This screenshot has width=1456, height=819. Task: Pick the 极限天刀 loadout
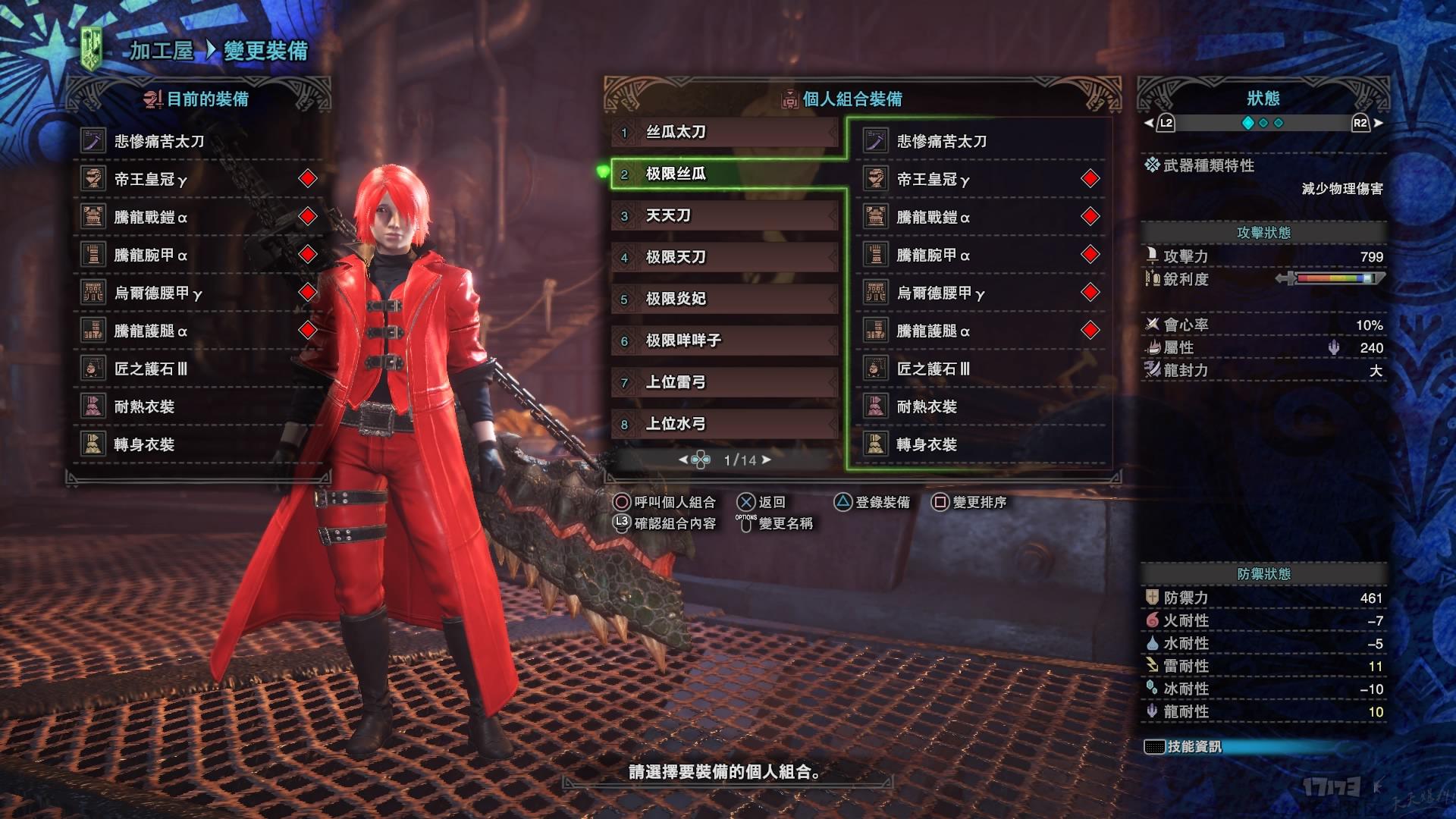click(x=724, y=258)
